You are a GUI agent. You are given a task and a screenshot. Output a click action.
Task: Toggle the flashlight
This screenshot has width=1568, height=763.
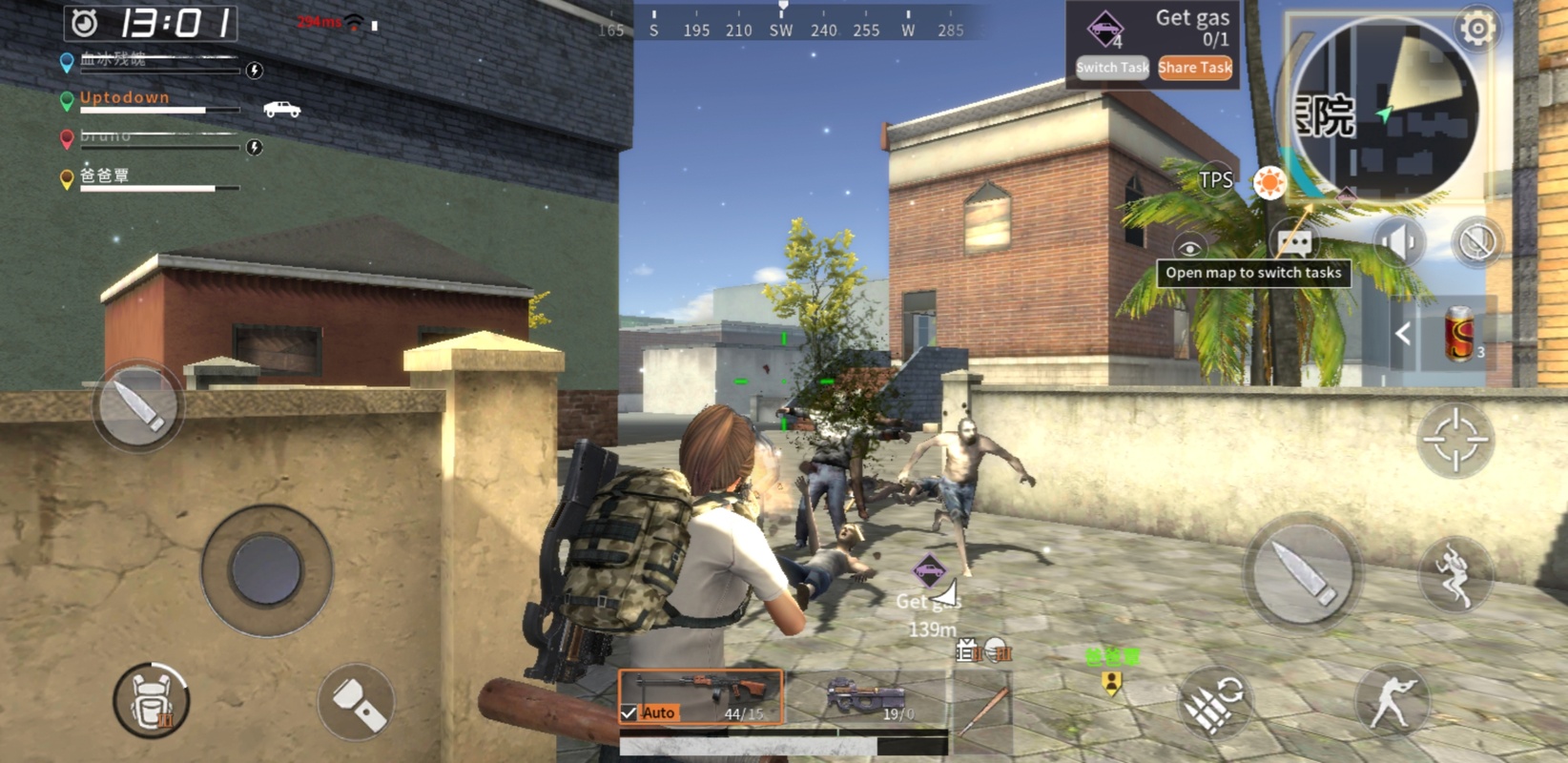tap(356, 703)
